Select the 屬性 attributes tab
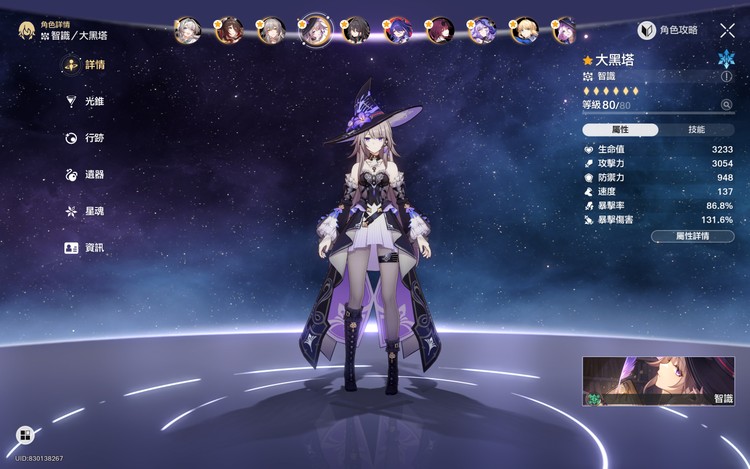Image resolution: width=750 pixels, height=469 pixels. [620, 130]
